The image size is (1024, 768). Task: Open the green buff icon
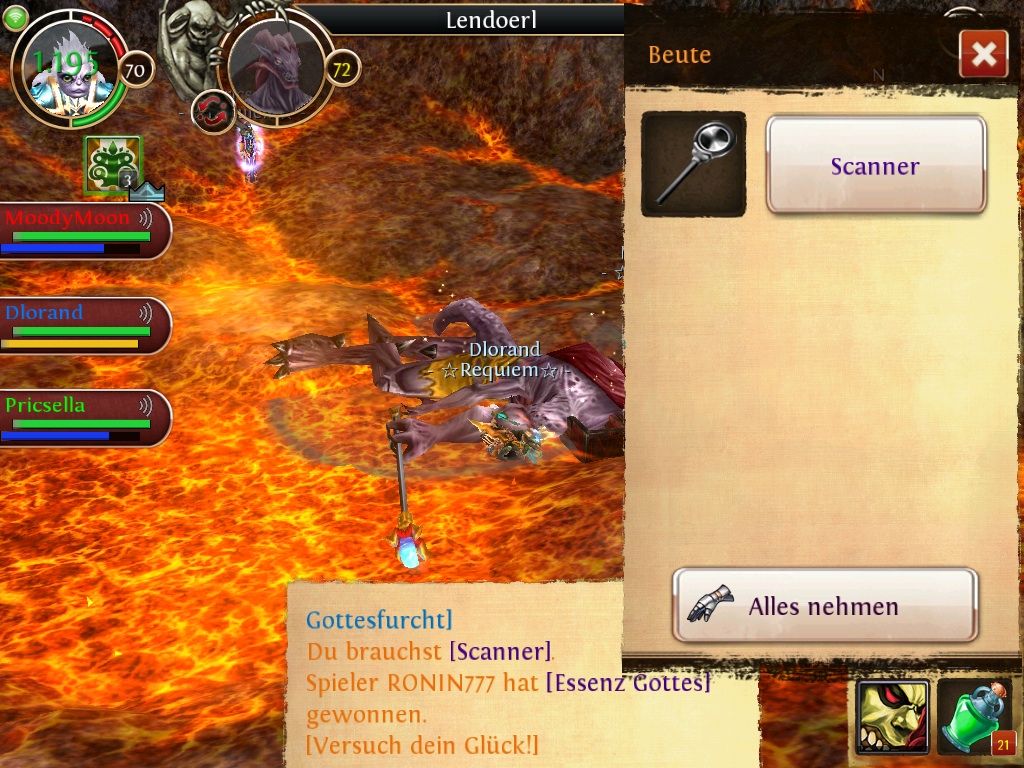[112, 165]
